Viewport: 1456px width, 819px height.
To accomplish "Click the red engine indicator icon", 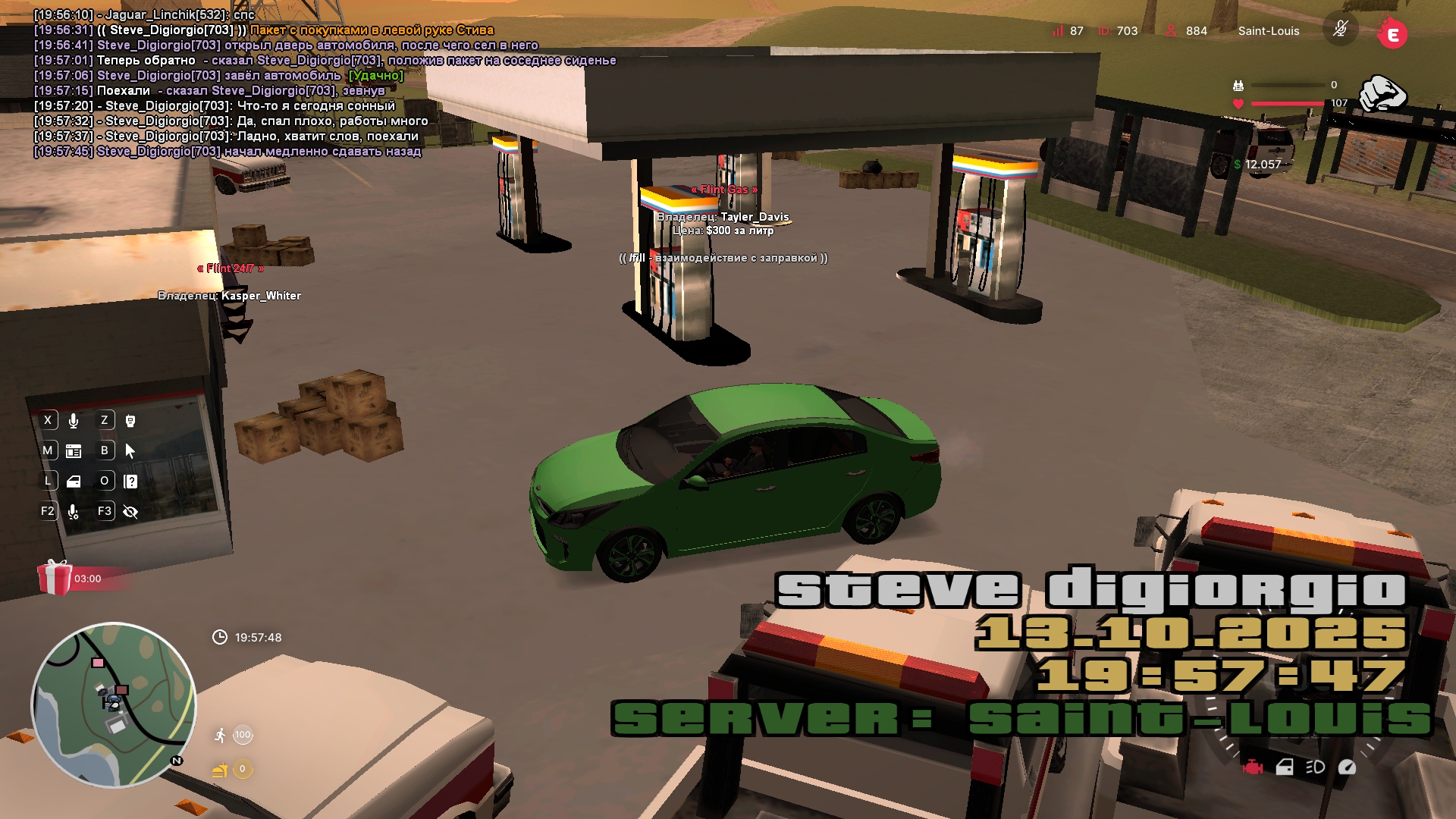I will tap(1253, 767).
